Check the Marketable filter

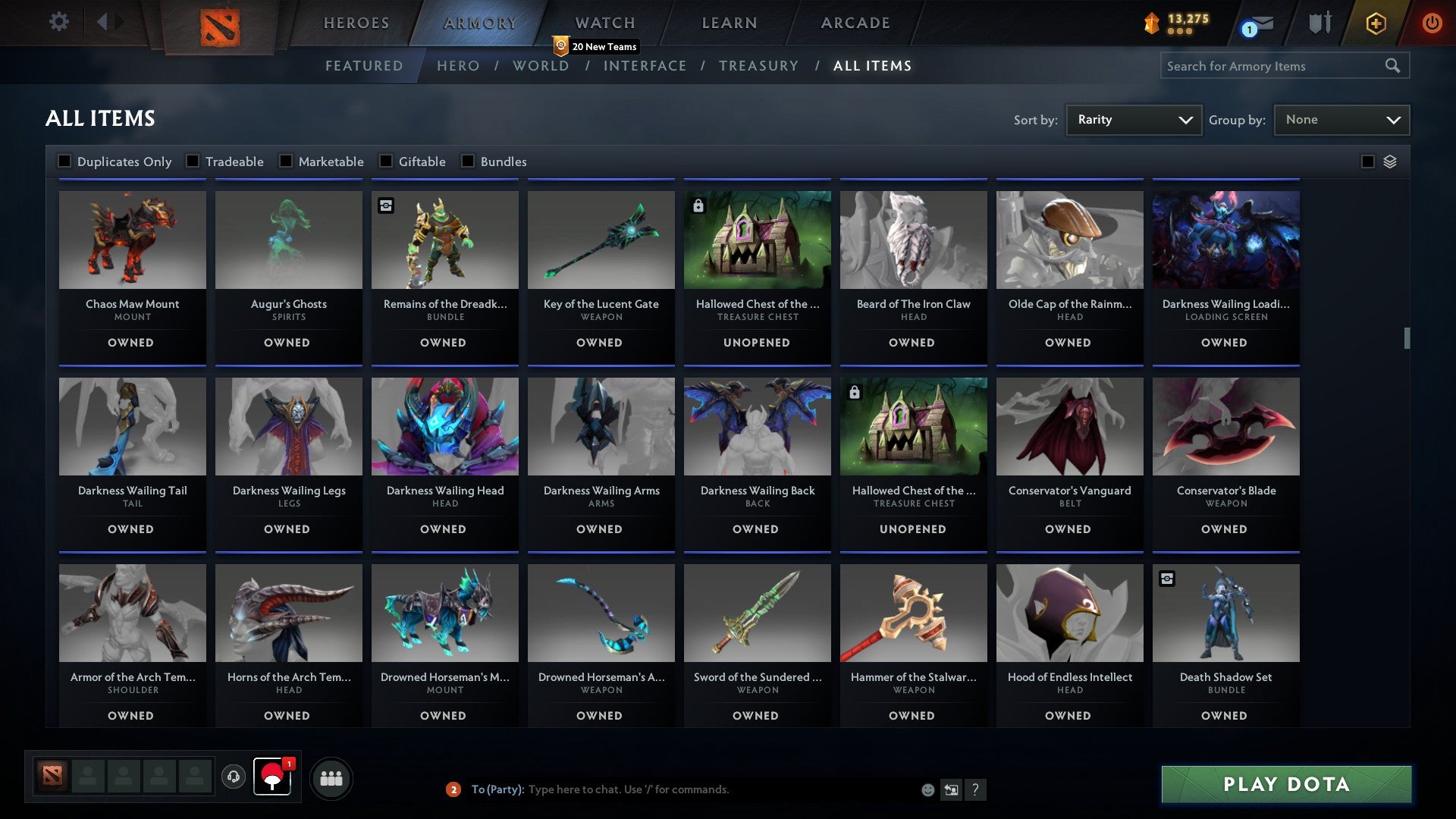285,161
